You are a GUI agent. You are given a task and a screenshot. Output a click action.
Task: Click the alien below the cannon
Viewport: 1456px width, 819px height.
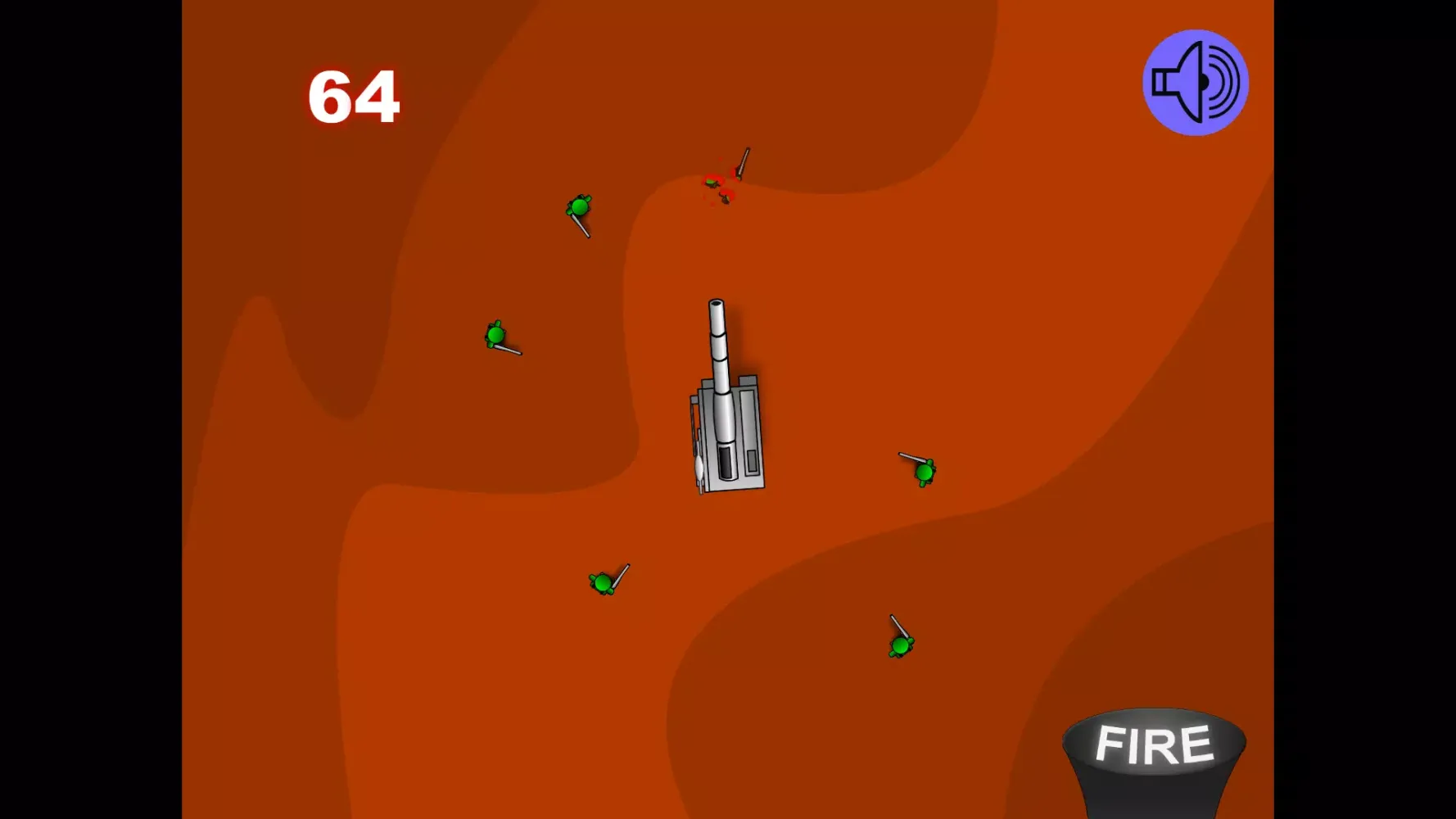pyautogui.click(x=604, y=583)
